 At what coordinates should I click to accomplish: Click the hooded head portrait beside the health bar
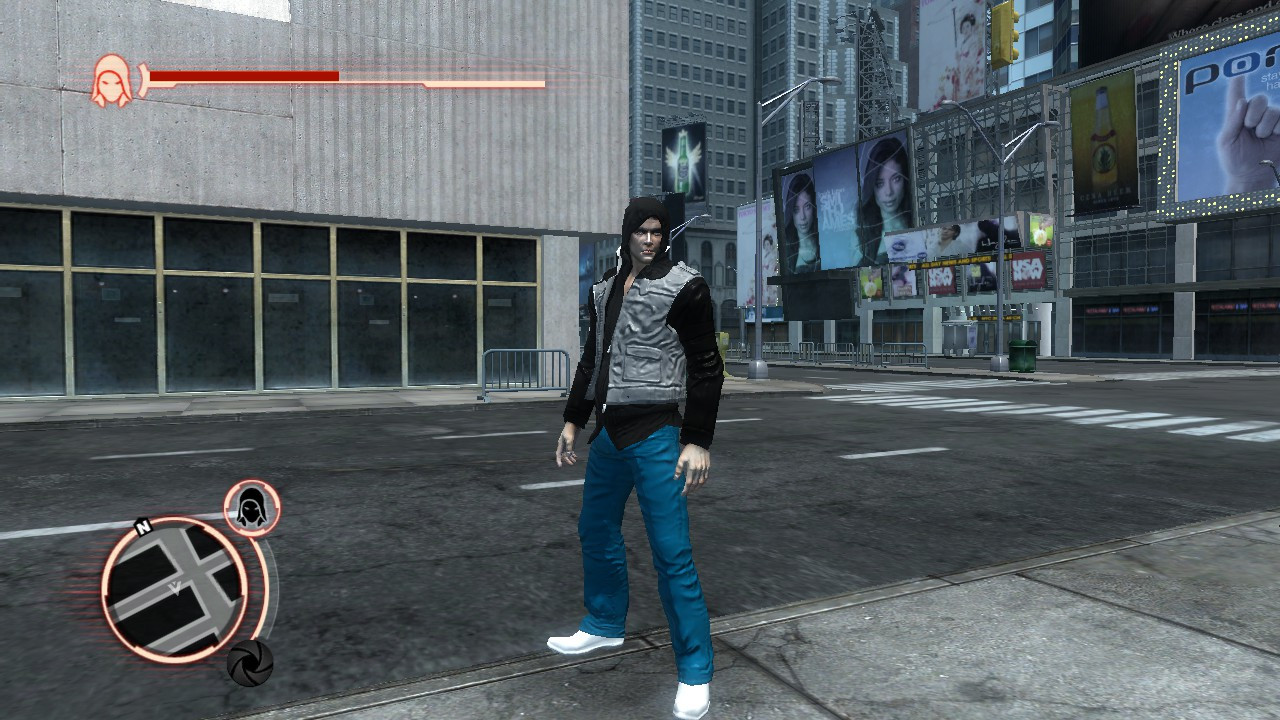[111, 80]
